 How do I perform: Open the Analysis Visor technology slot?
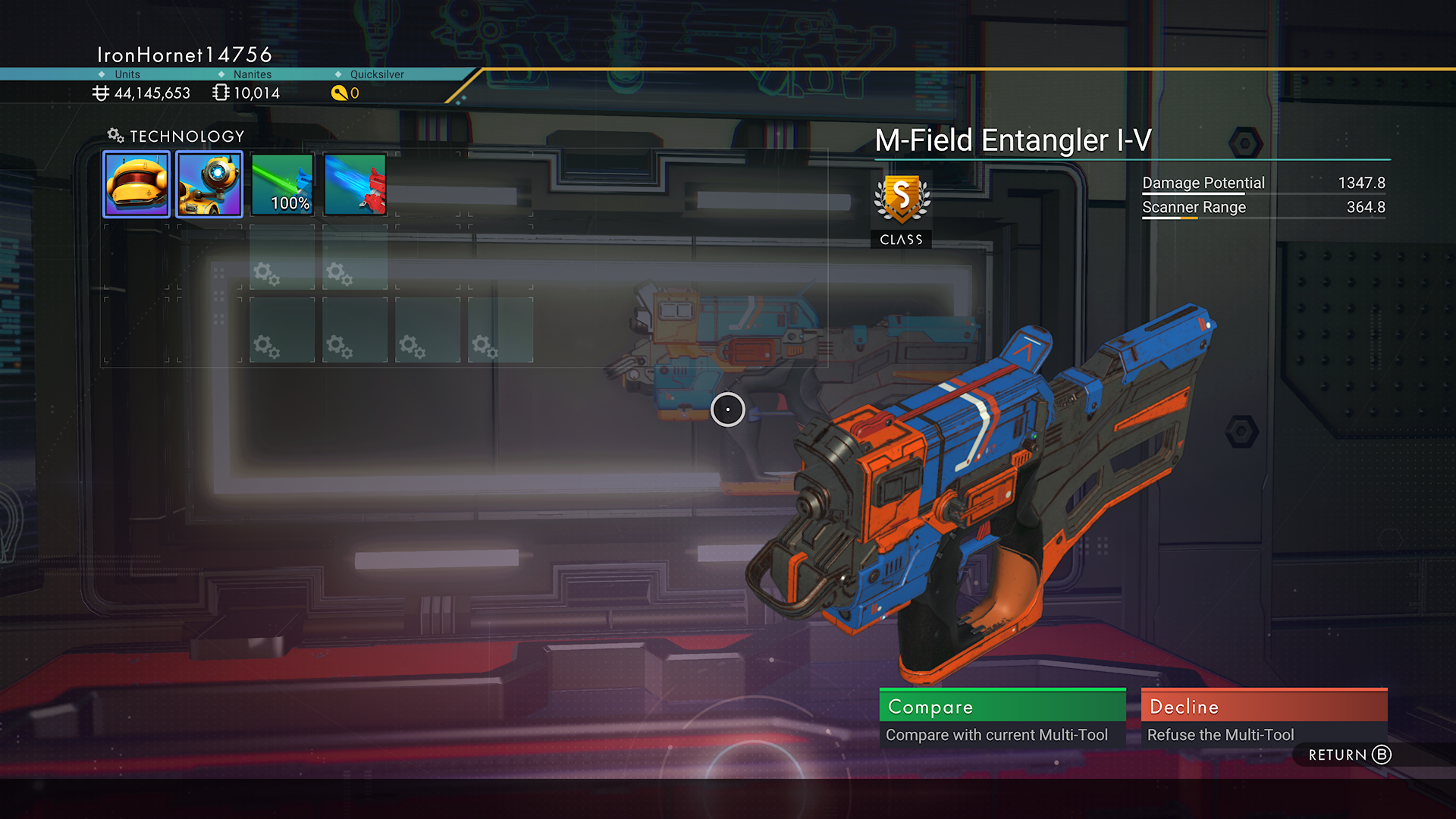(209, 183)
